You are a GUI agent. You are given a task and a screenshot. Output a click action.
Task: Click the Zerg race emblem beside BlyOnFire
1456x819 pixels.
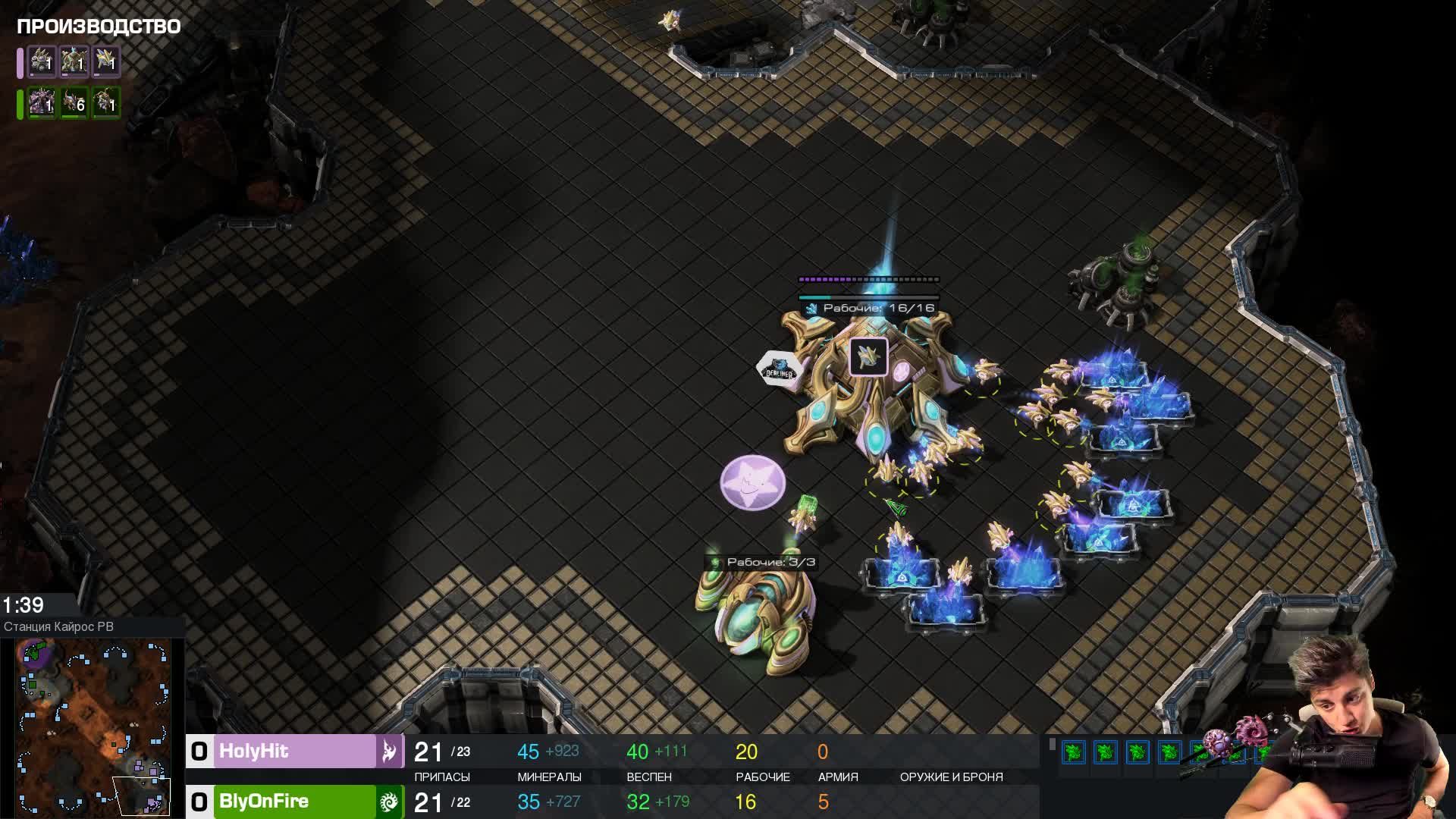pyautogui.click(x=389, y=802)
